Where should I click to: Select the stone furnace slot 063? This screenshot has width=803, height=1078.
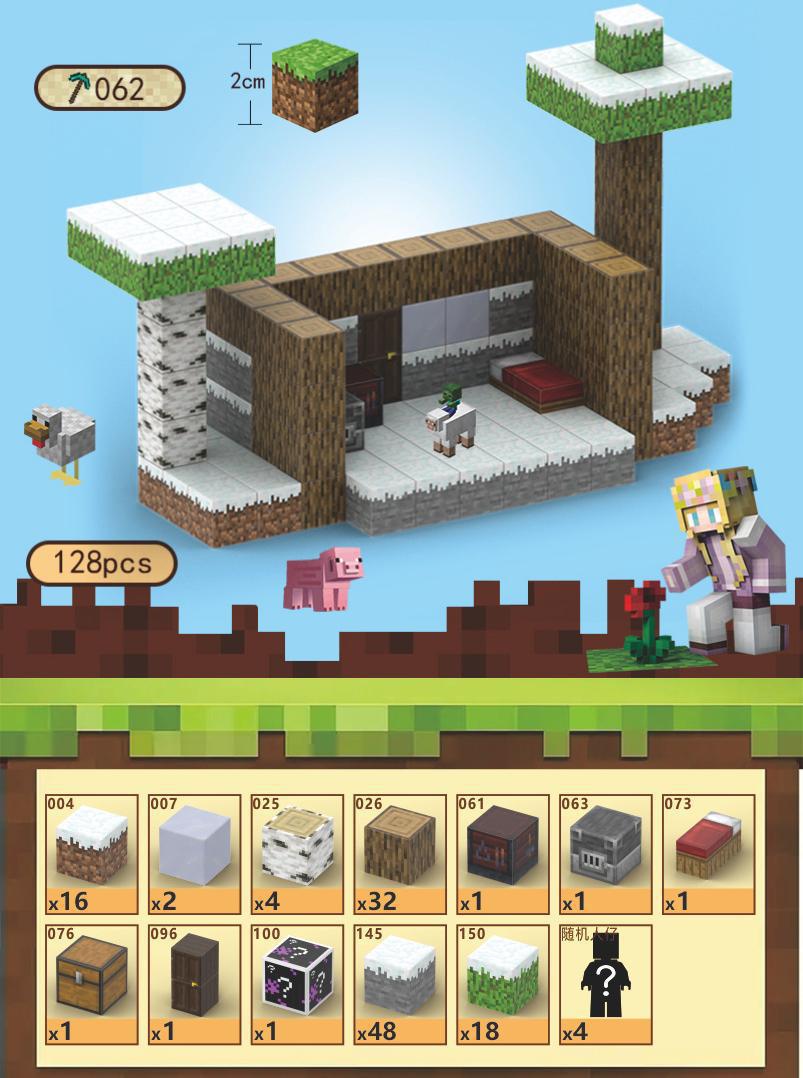pos(605,853)
